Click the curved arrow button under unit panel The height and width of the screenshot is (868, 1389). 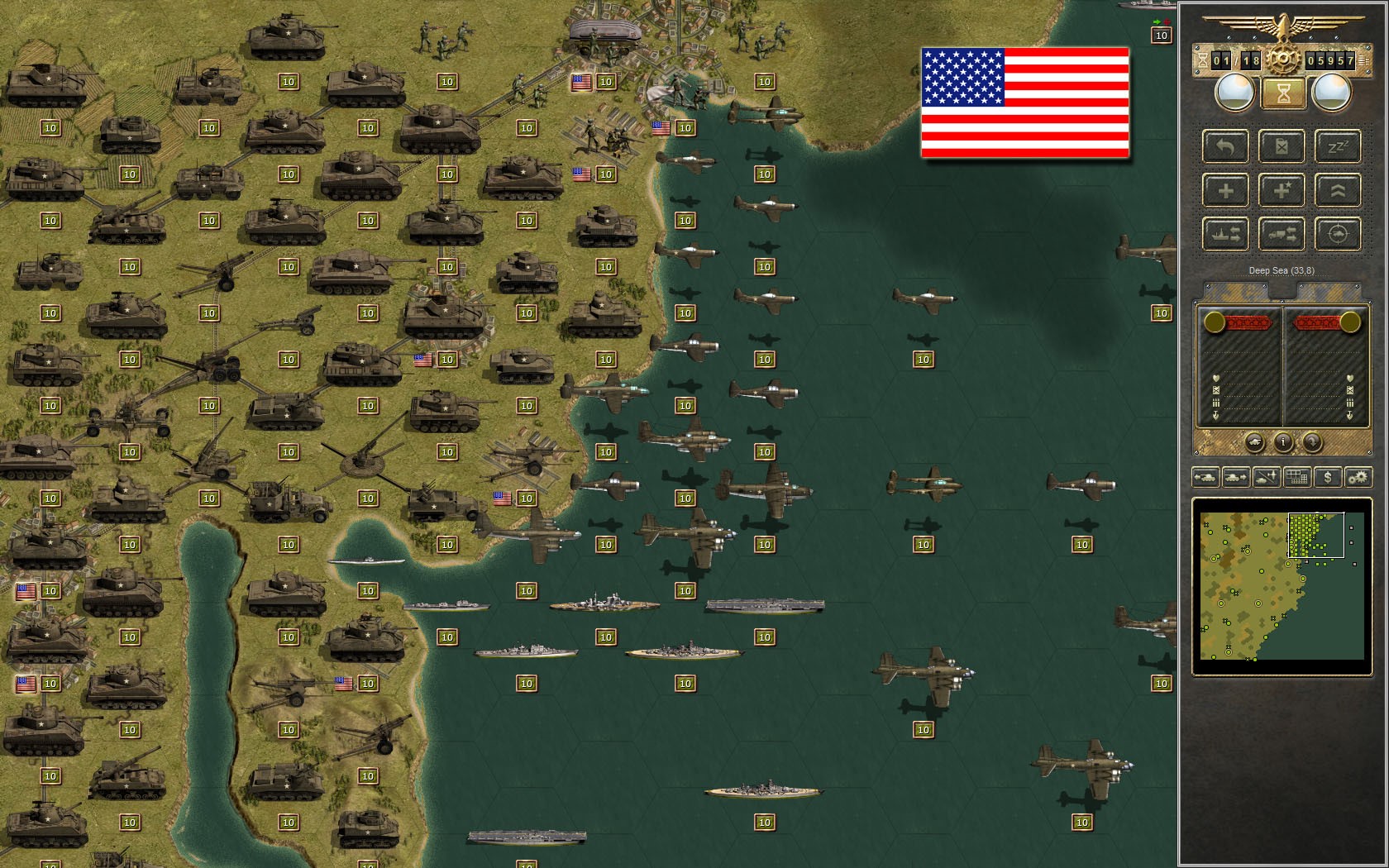(x=1312, y=442)
